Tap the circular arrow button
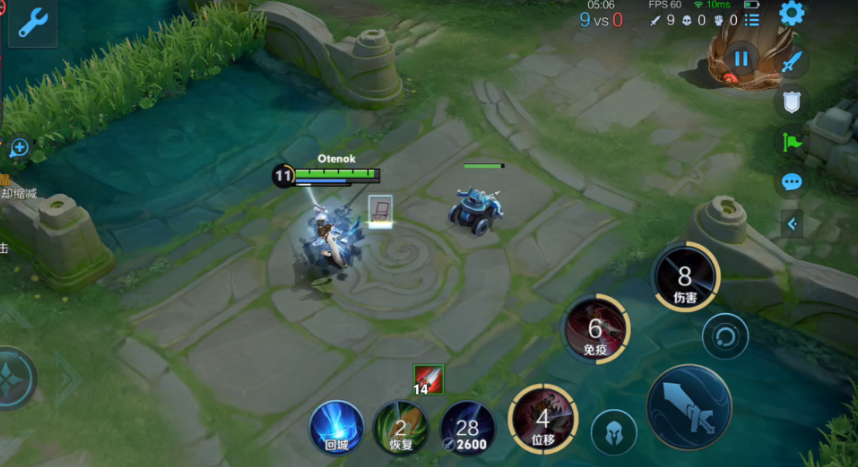 (725, 335)
